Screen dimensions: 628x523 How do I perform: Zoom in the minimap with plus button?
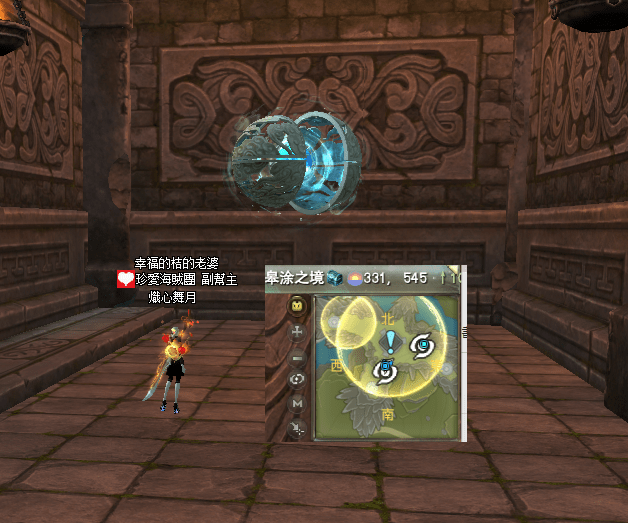tap(296, 332)
